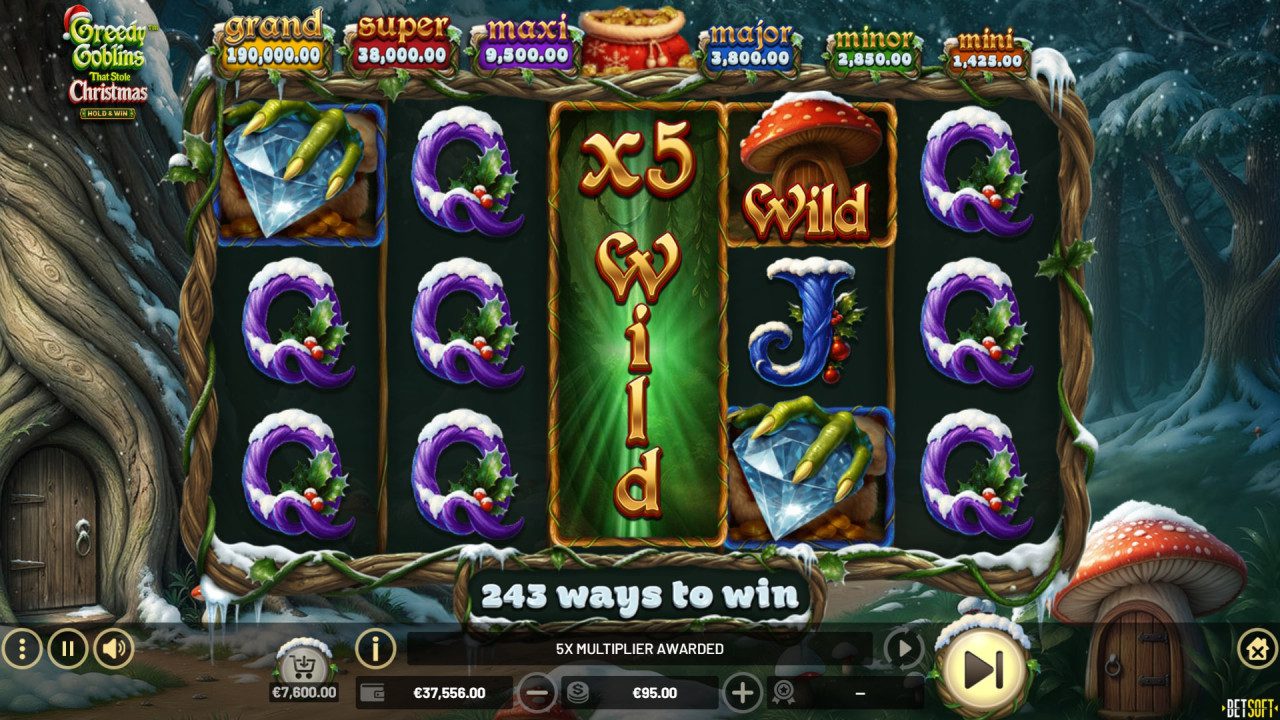Open the three-dot options menu
This screenshot has width=1280, height=720.
coord(20,649)
